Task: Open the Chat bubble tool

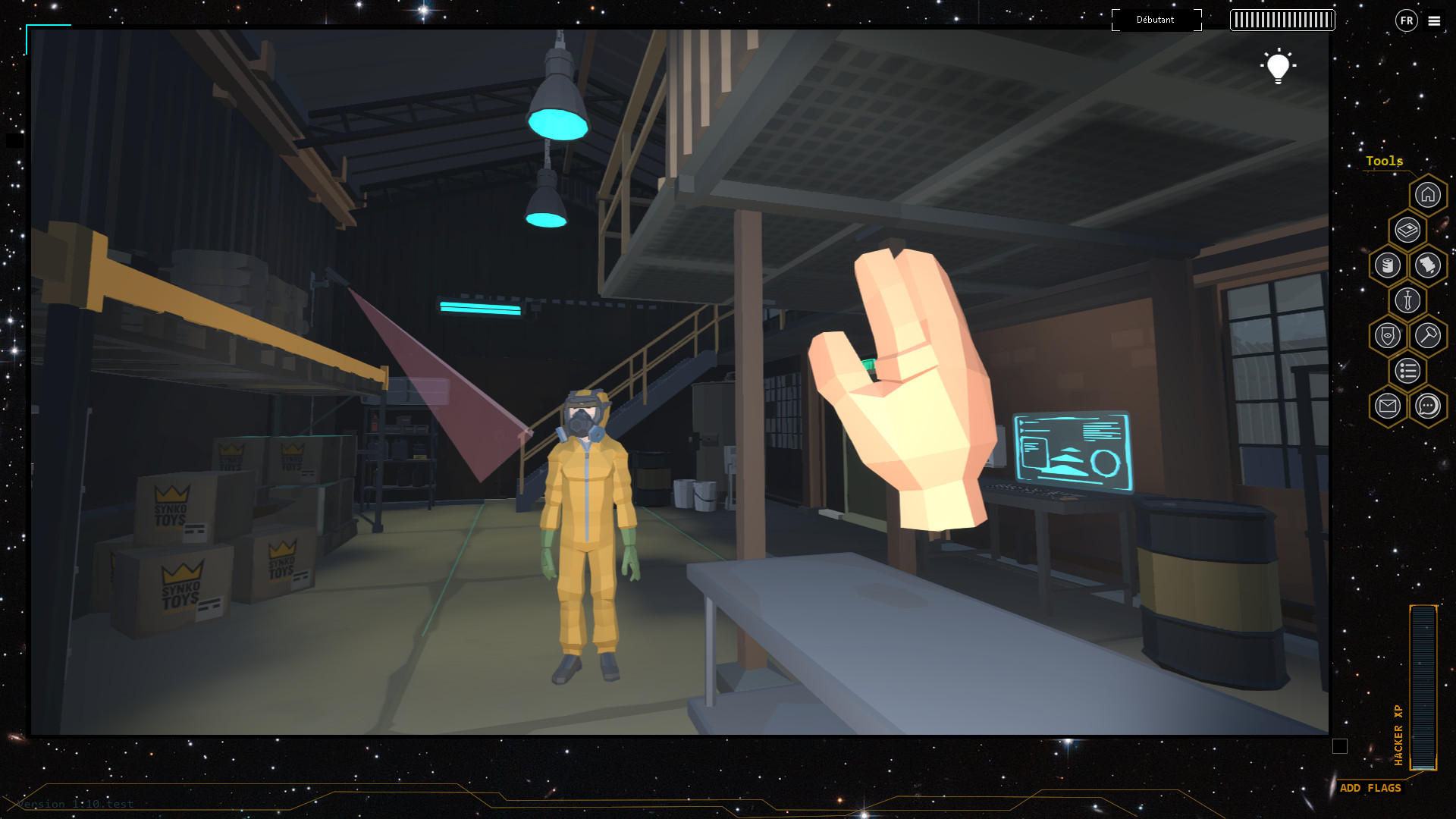Action: click(x=1428, y=406)
